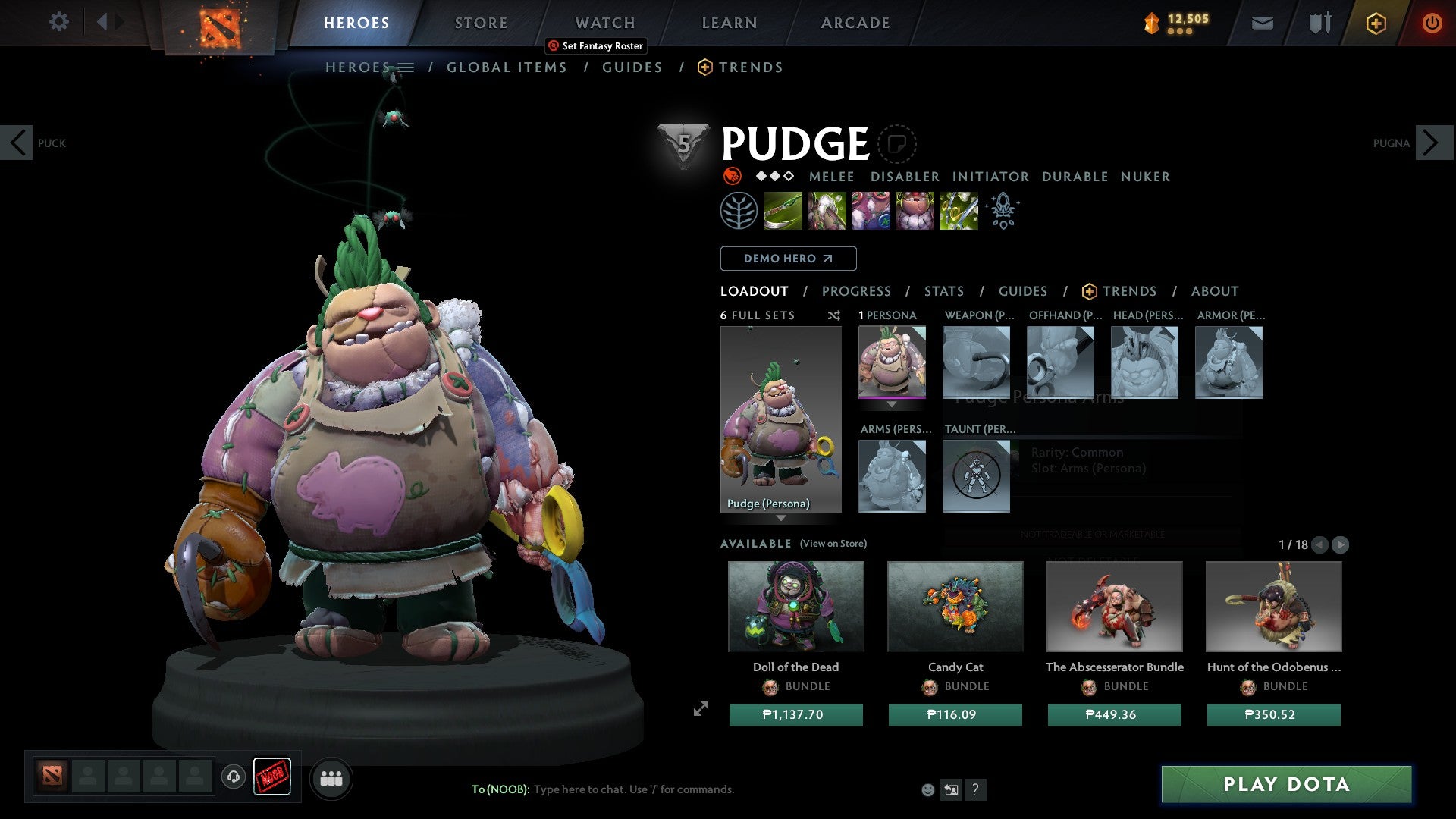This screenshot has width=1456, height=819.
Task: View the Progress tab for Pudge
Action: pos(856,291)
